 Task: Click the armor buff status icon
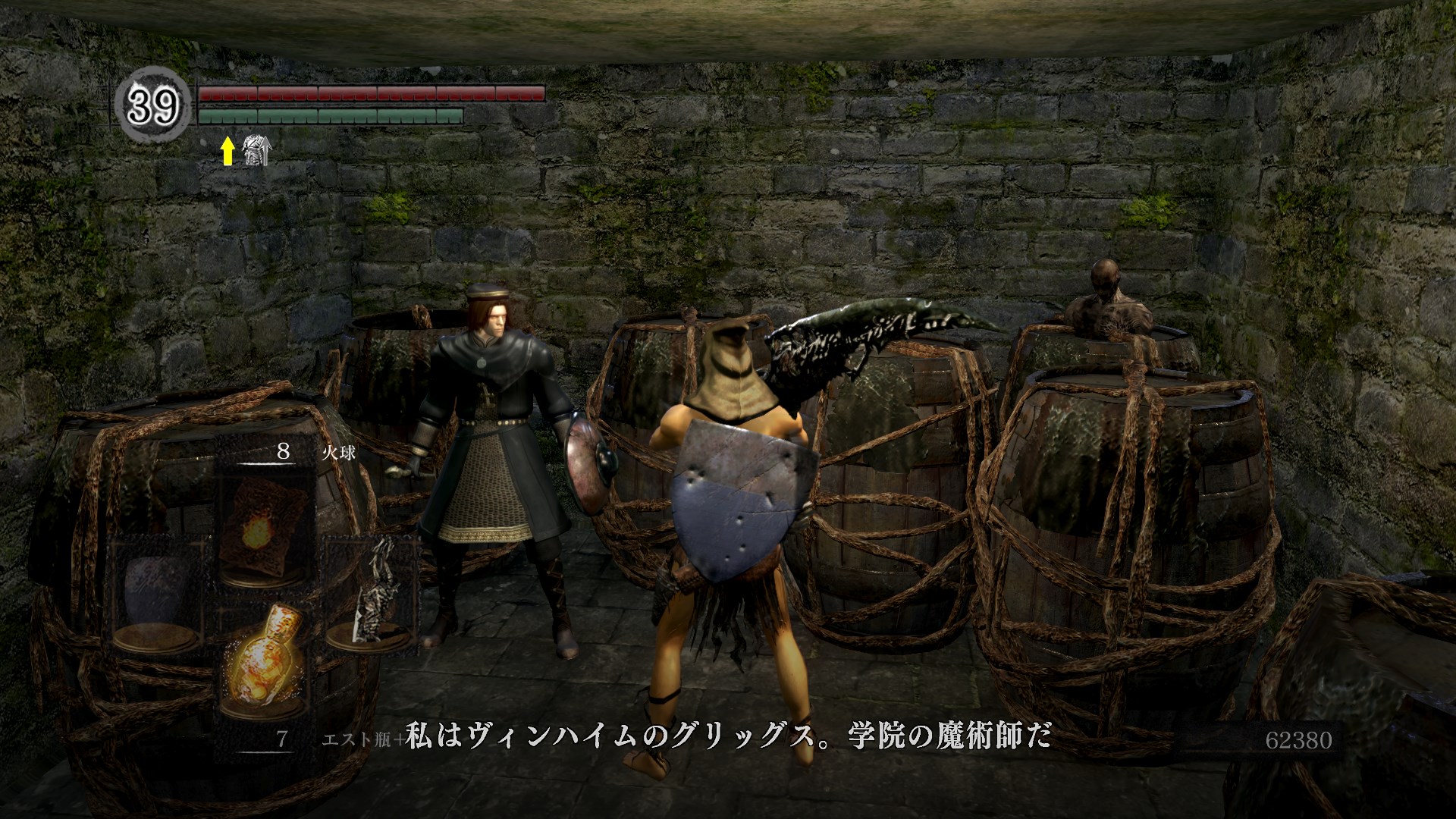point(255,151)
